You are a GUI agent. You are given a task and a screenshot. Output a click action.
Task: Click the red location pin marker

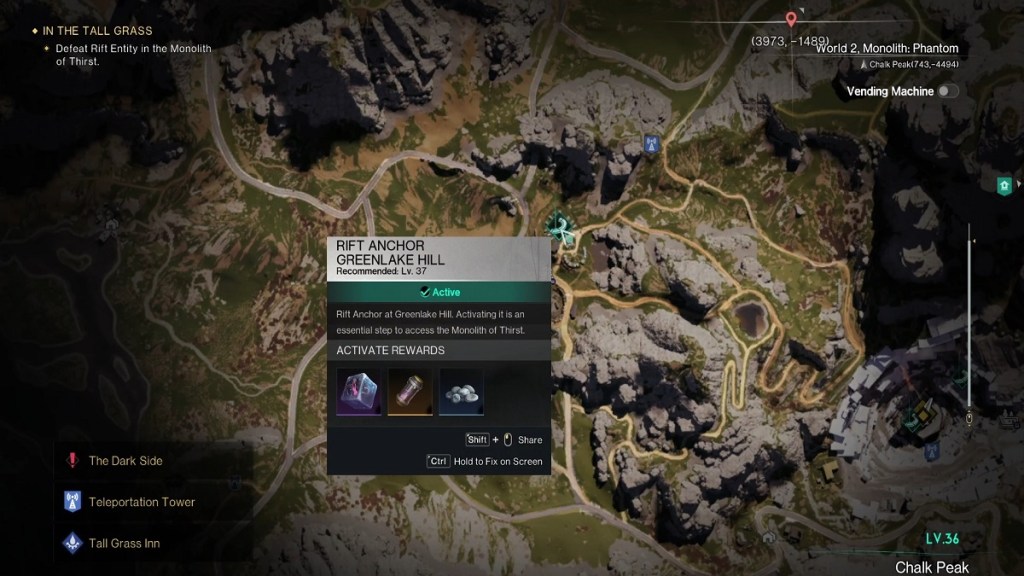pos(791,19)
